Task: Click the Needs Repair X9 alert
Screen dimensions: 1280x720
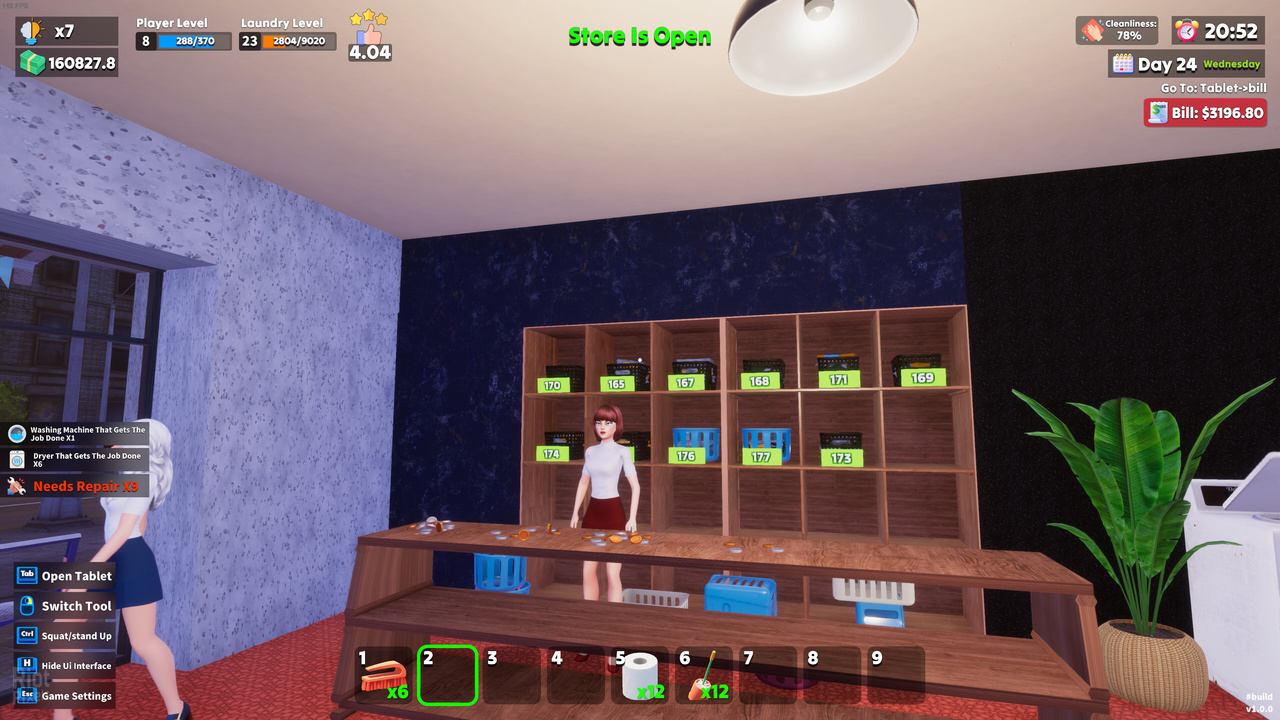Action: (x=76, y=486)
